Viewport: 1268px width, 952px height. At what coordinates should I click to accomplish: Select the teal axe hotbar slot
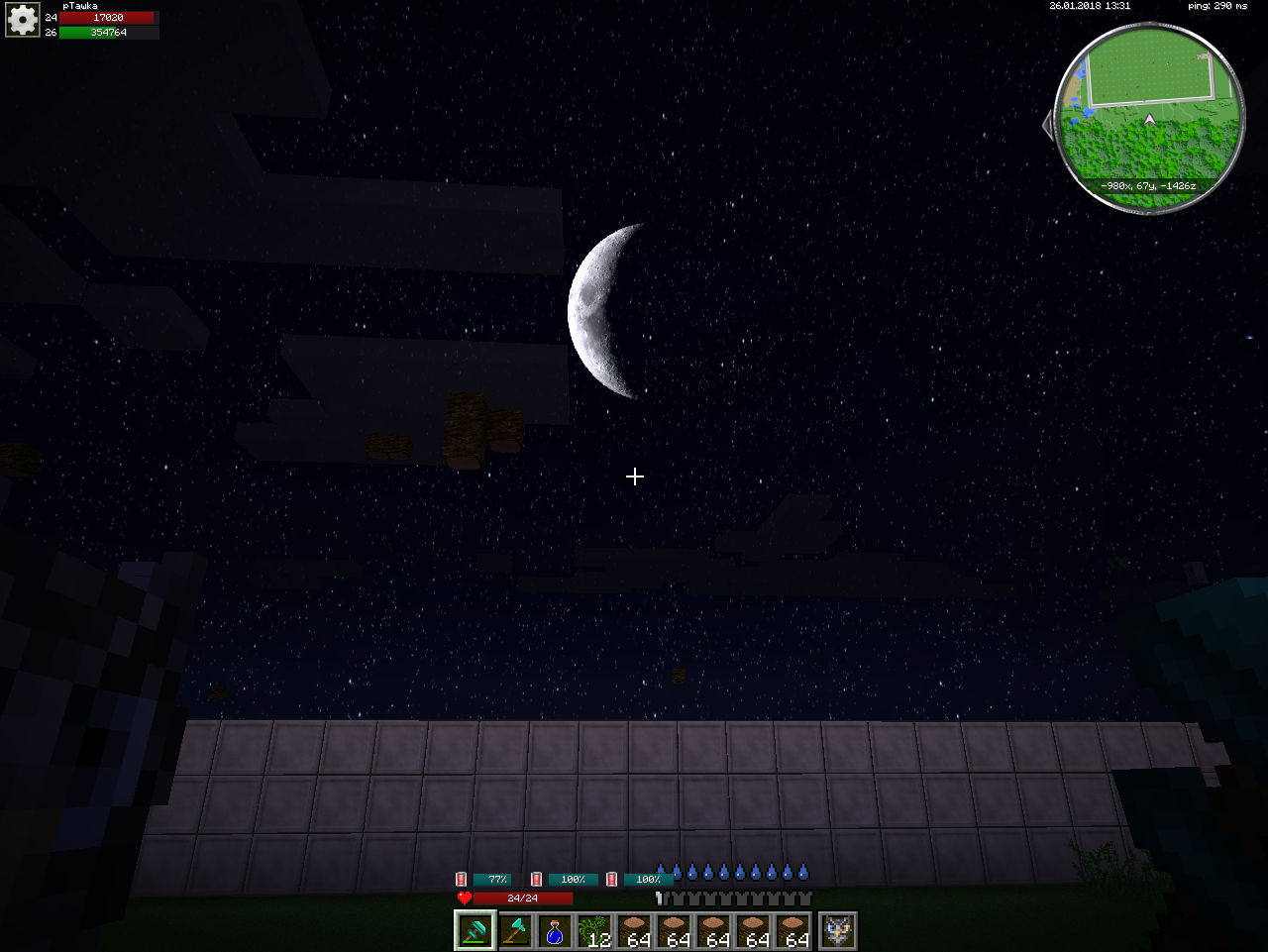coord(515,931)
